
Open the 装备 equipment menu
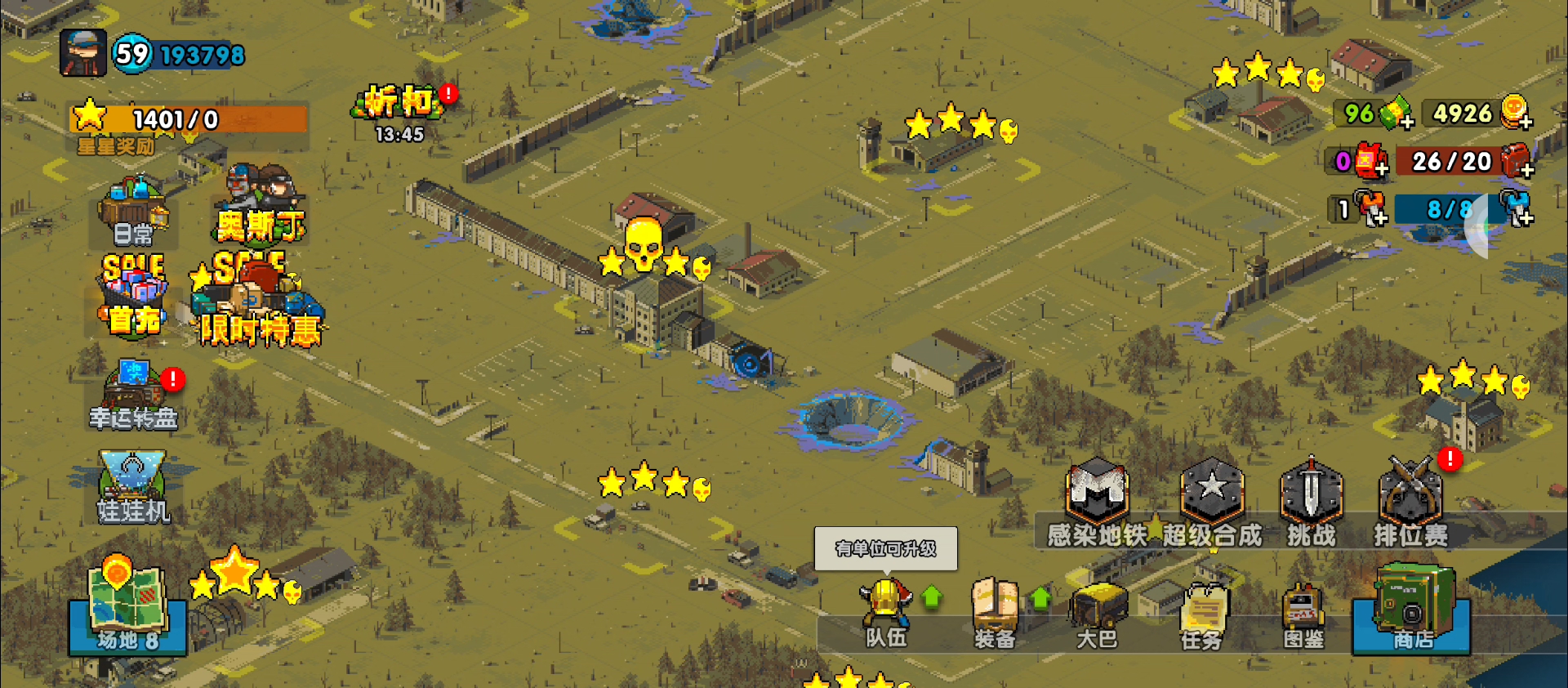click(x=995, y=614)
